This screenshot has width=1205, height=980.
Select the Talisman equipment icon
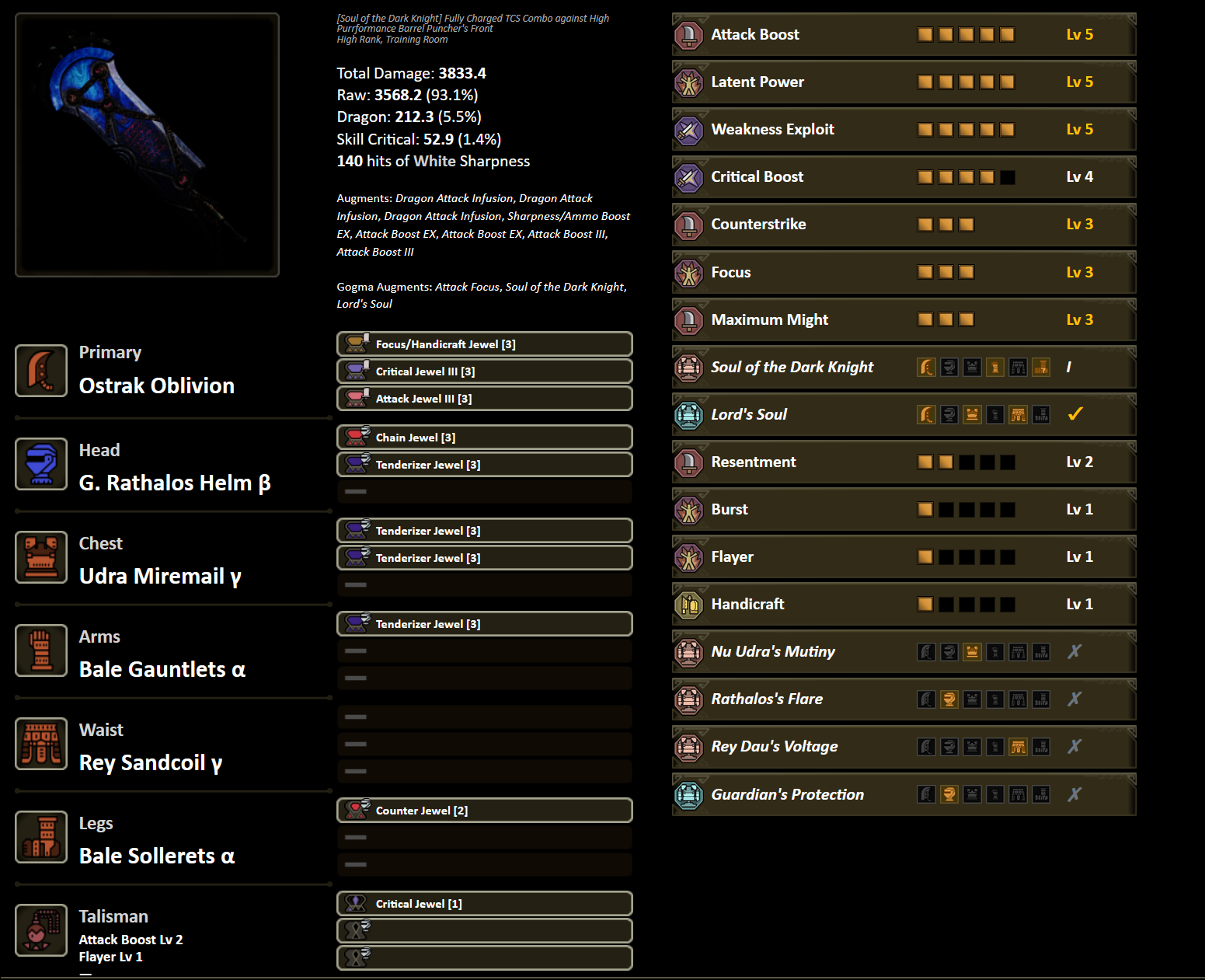point(41,930)
